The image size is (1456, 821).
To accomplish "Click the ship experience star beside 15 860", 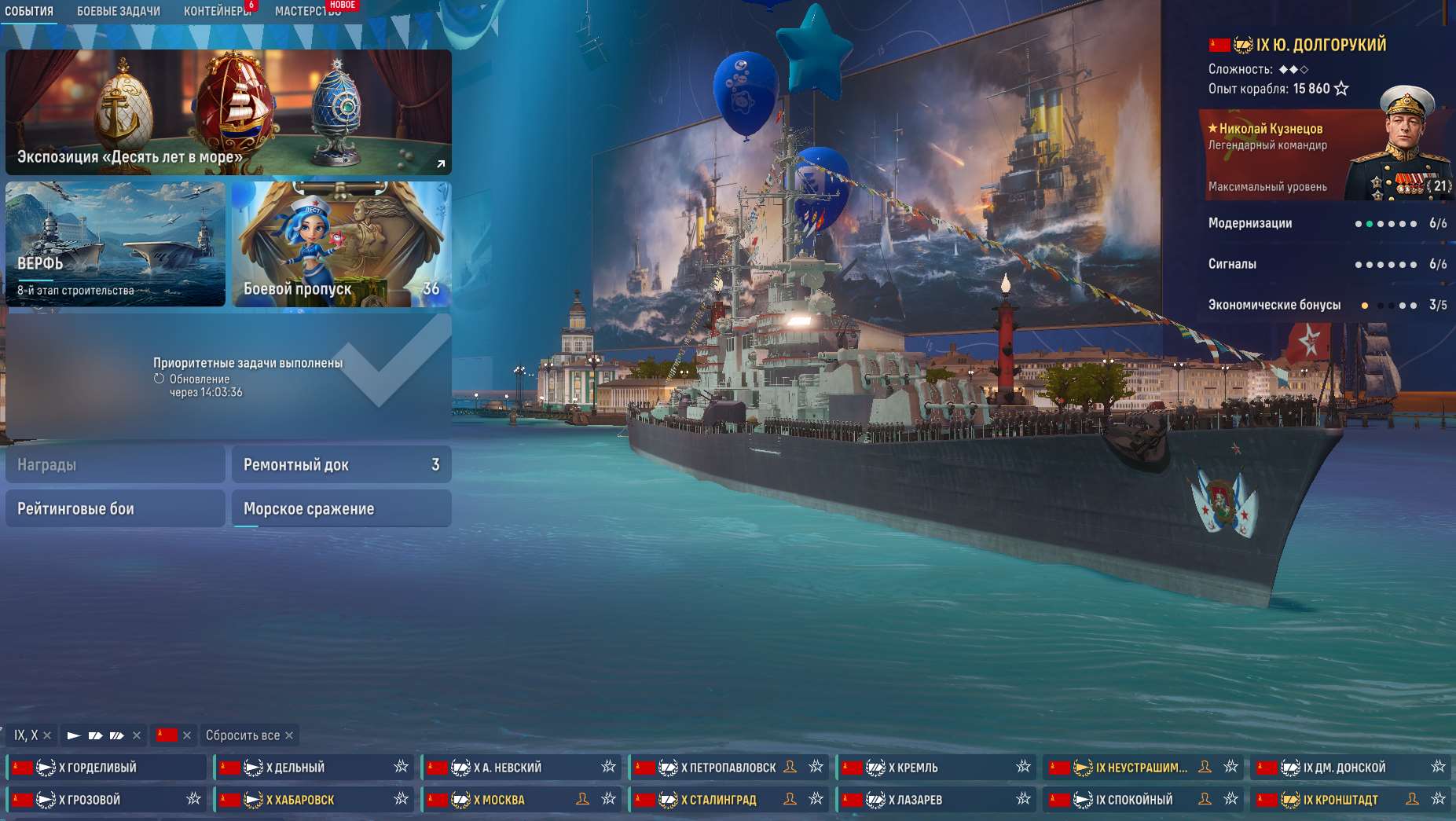I will point(1341,89).
